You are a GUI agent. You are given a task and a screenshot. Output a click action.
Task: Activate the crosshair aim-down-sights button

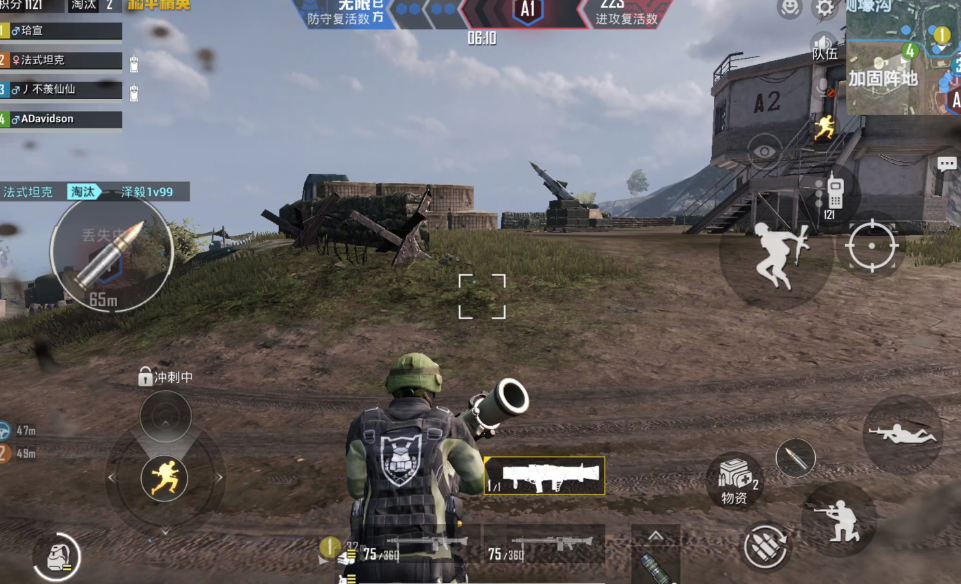pos(871,244)
